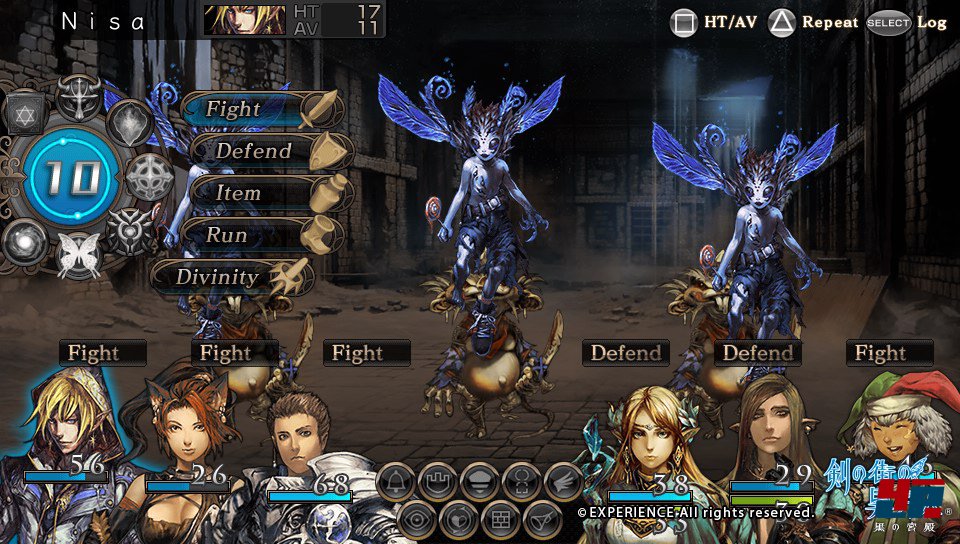
Task: Activate the wing icon in the skill bar
Action: coord(564,482)
